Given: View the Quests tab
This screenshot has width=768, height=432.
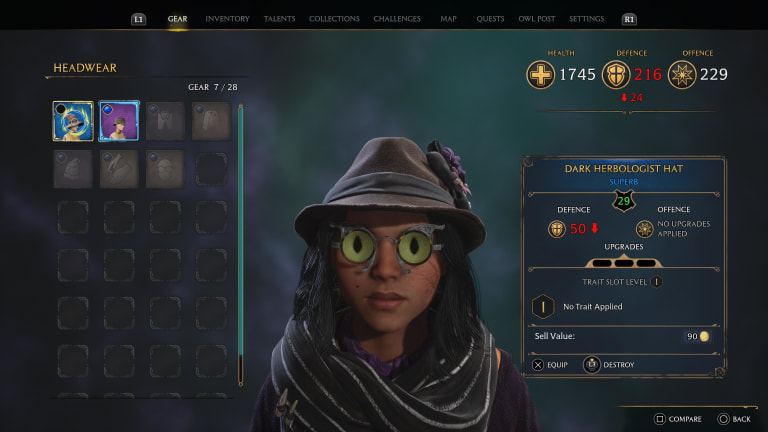Looking at the screenshot, I should point(490,19).
